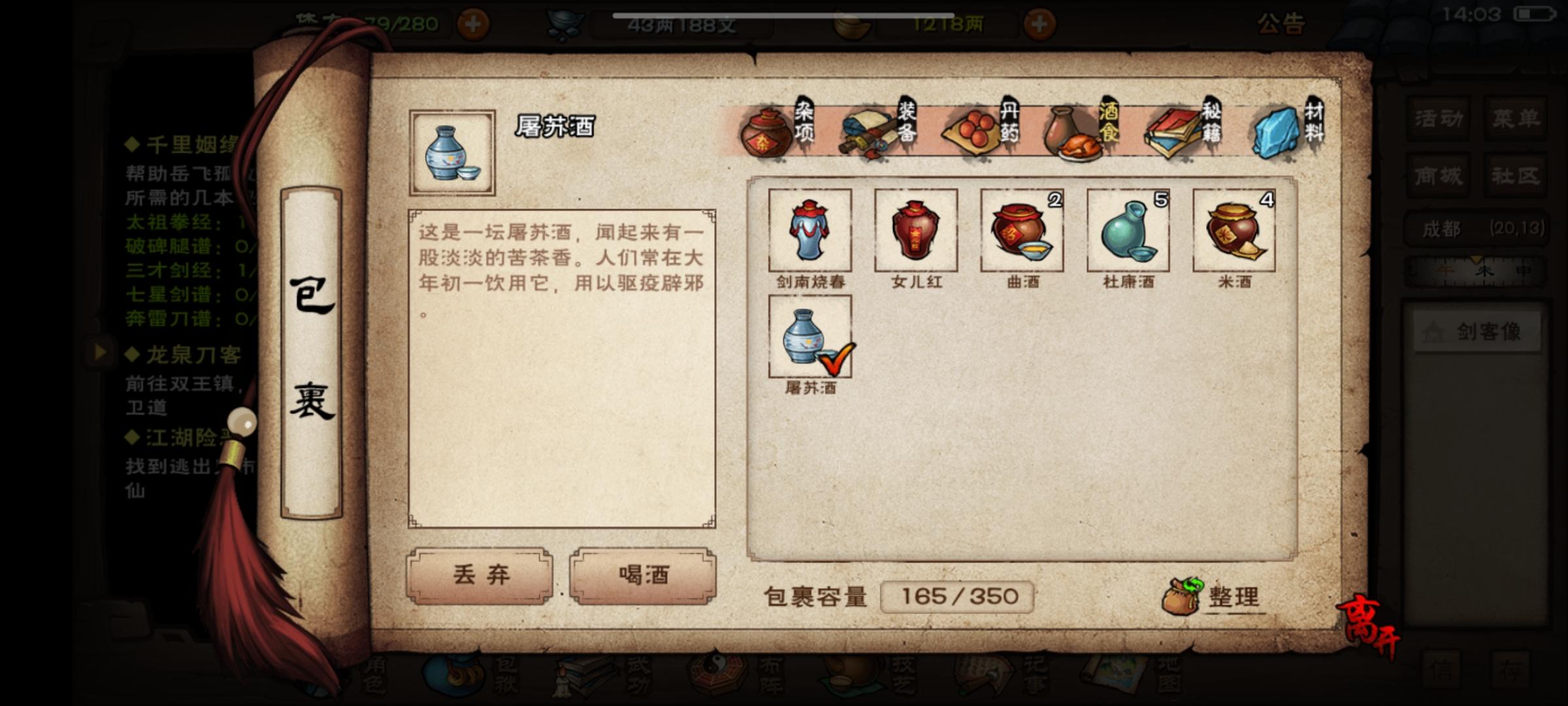Open the 杂项 category tab icon

pos(771,131)
